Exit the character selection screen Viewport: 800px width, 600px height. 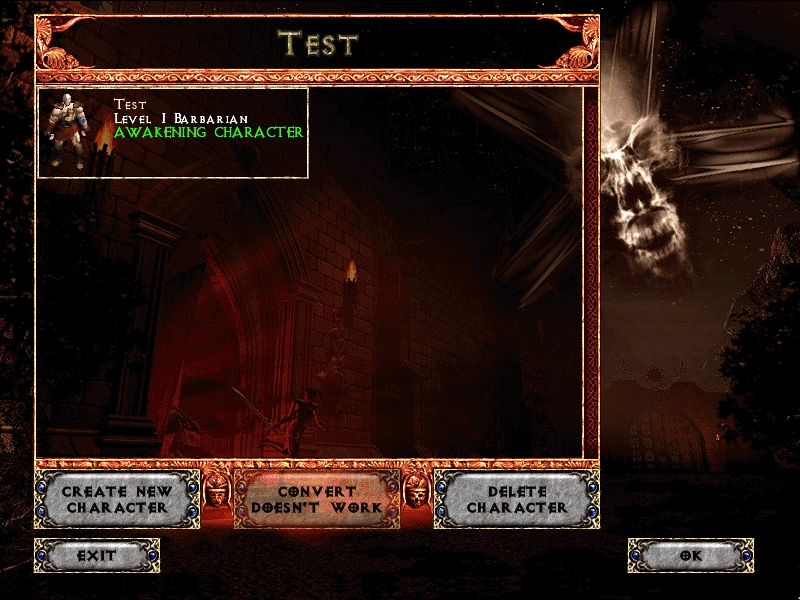pyautogui.click(x=97, y=555)
